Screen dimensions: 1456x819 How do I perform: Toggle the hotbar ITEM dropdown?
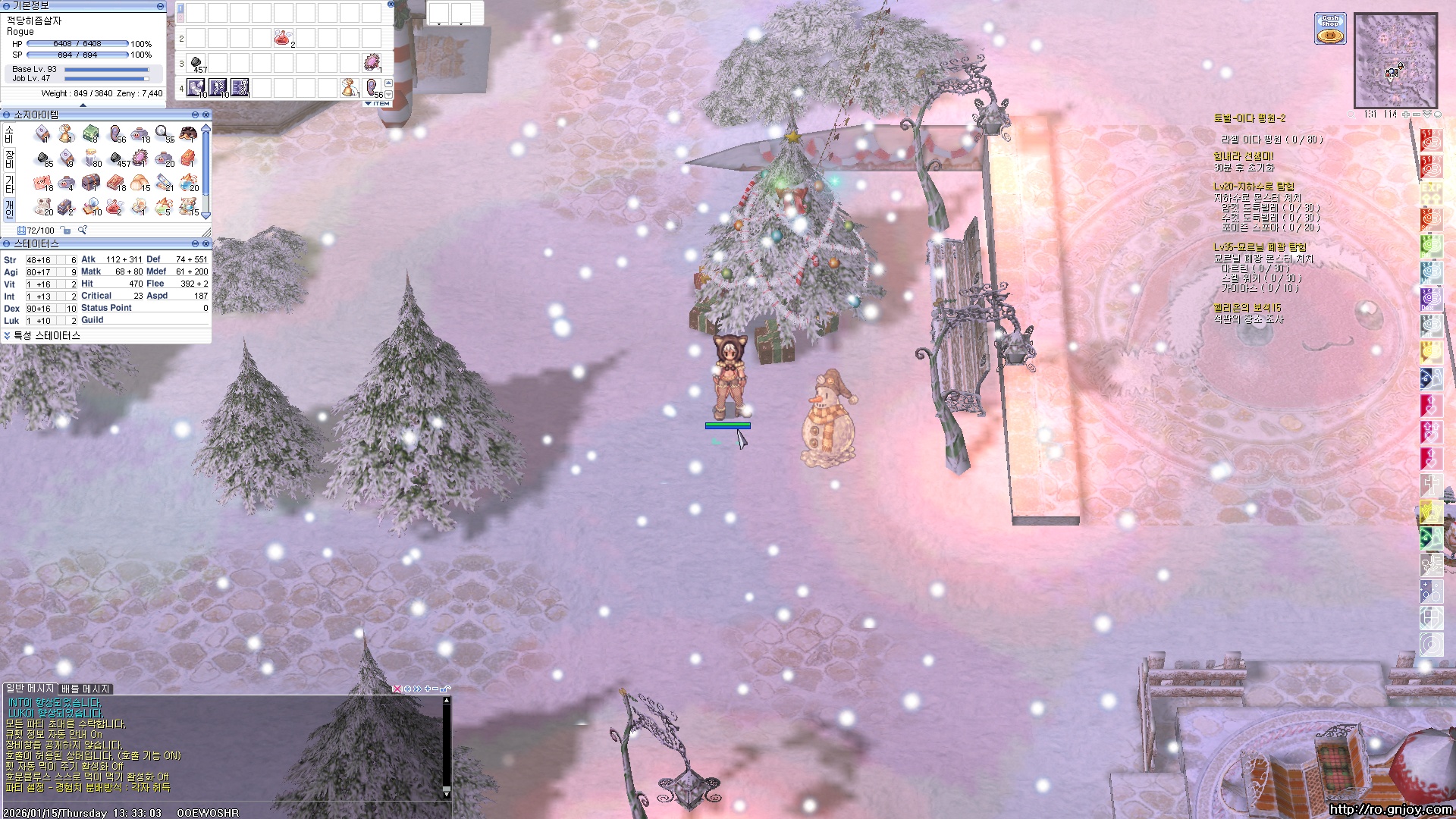click(378, 103)
